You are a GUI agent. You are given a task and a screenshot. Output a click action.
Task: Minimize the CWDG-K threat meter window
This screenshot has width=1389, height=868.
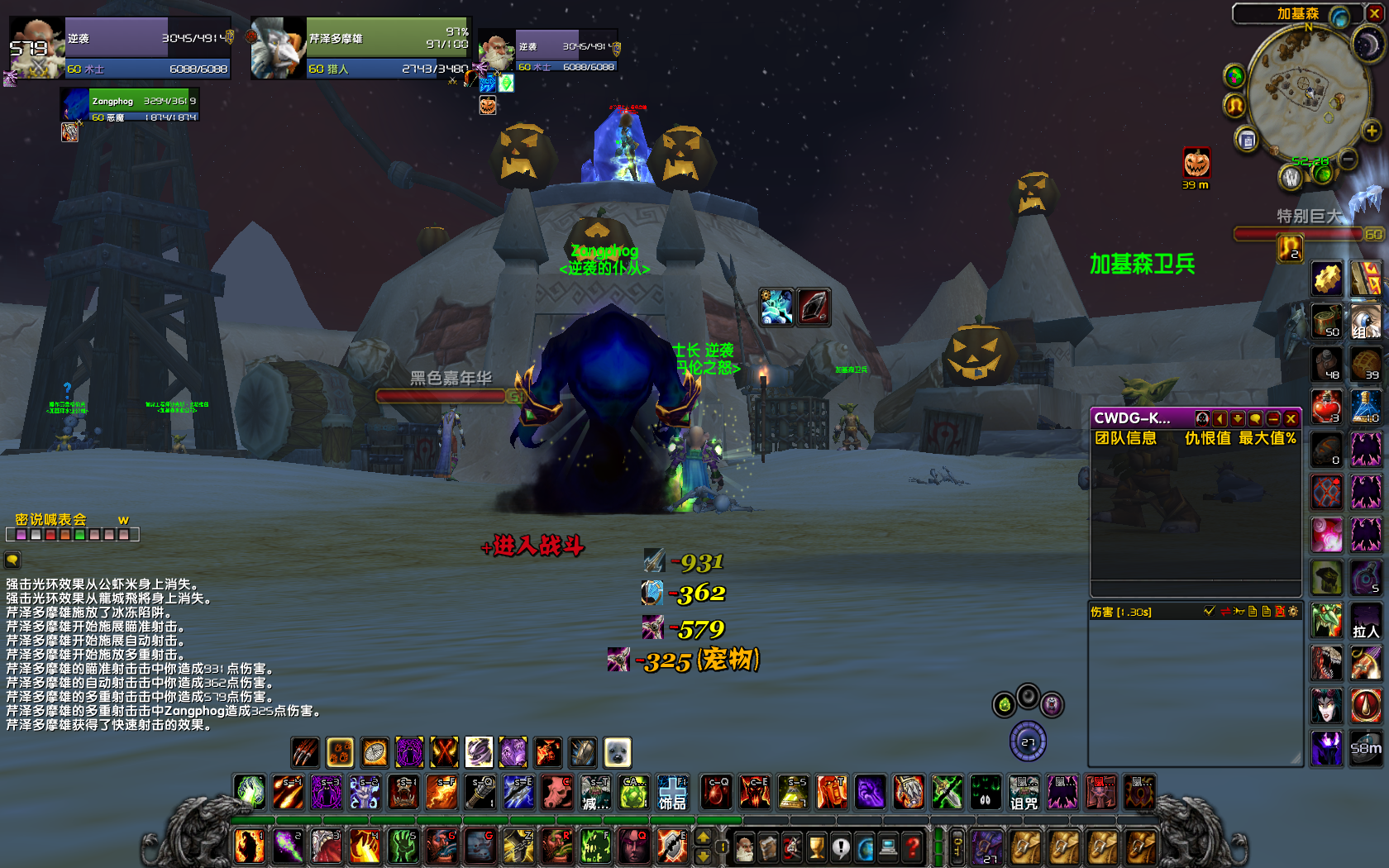point(1273,418)
